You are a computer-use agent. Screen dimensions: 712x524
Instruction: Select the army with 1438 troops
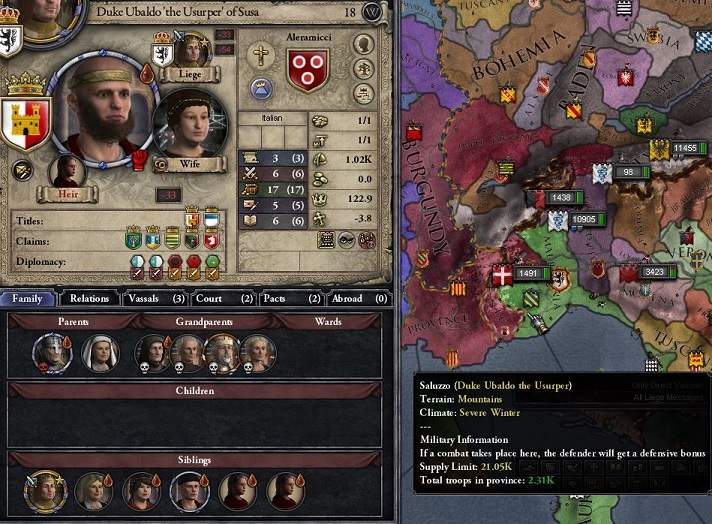[x=560, y=198]
